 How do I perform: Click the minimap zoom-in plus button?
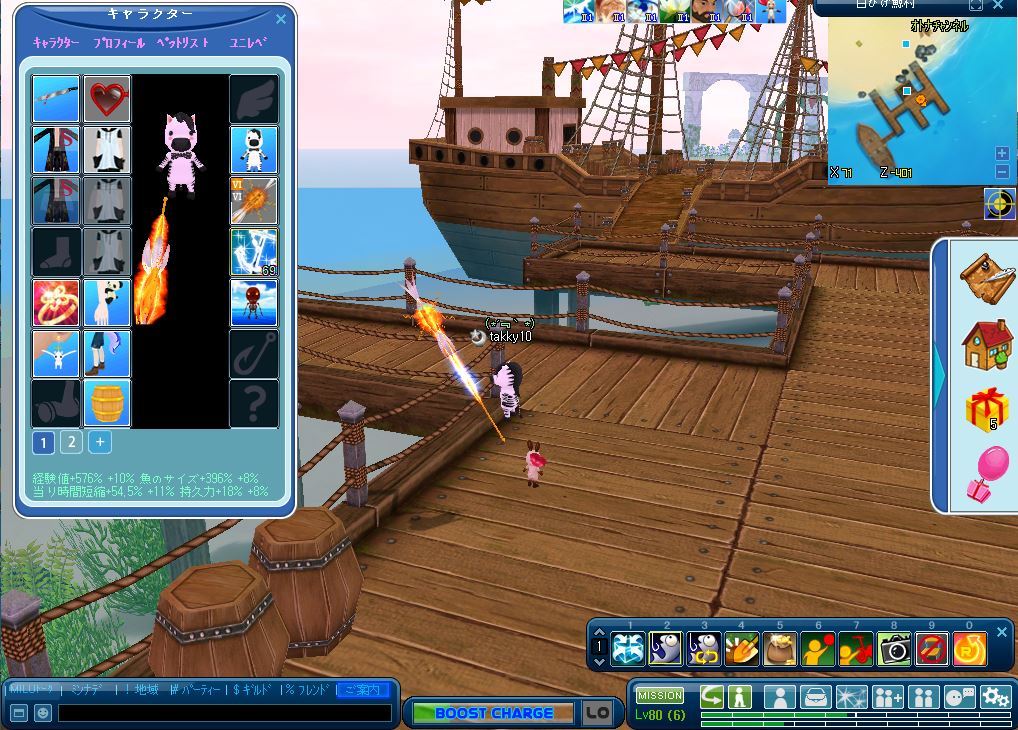click(1002, 153)
